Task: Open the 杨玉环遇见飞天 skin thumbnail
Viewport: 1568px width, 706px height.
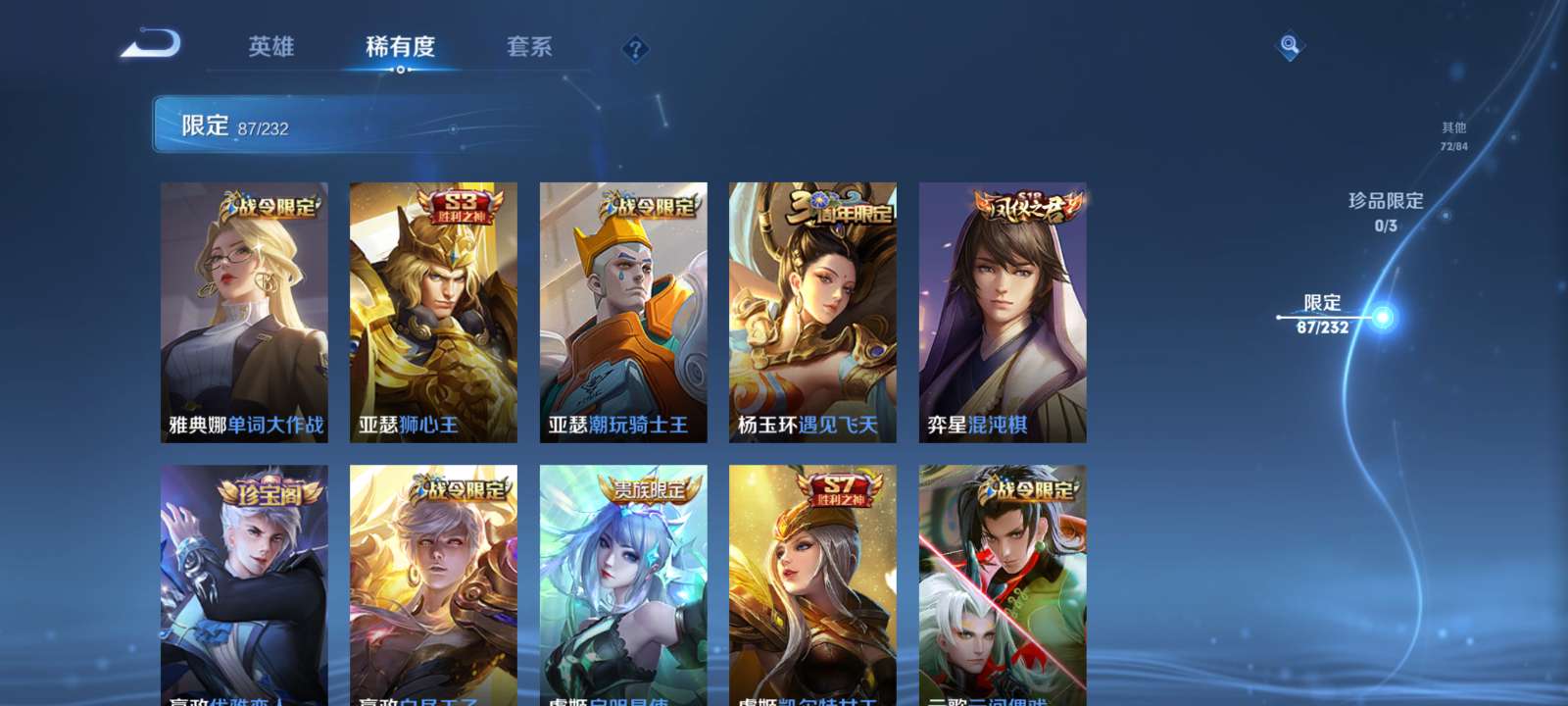Action: (x=811, y=312)
